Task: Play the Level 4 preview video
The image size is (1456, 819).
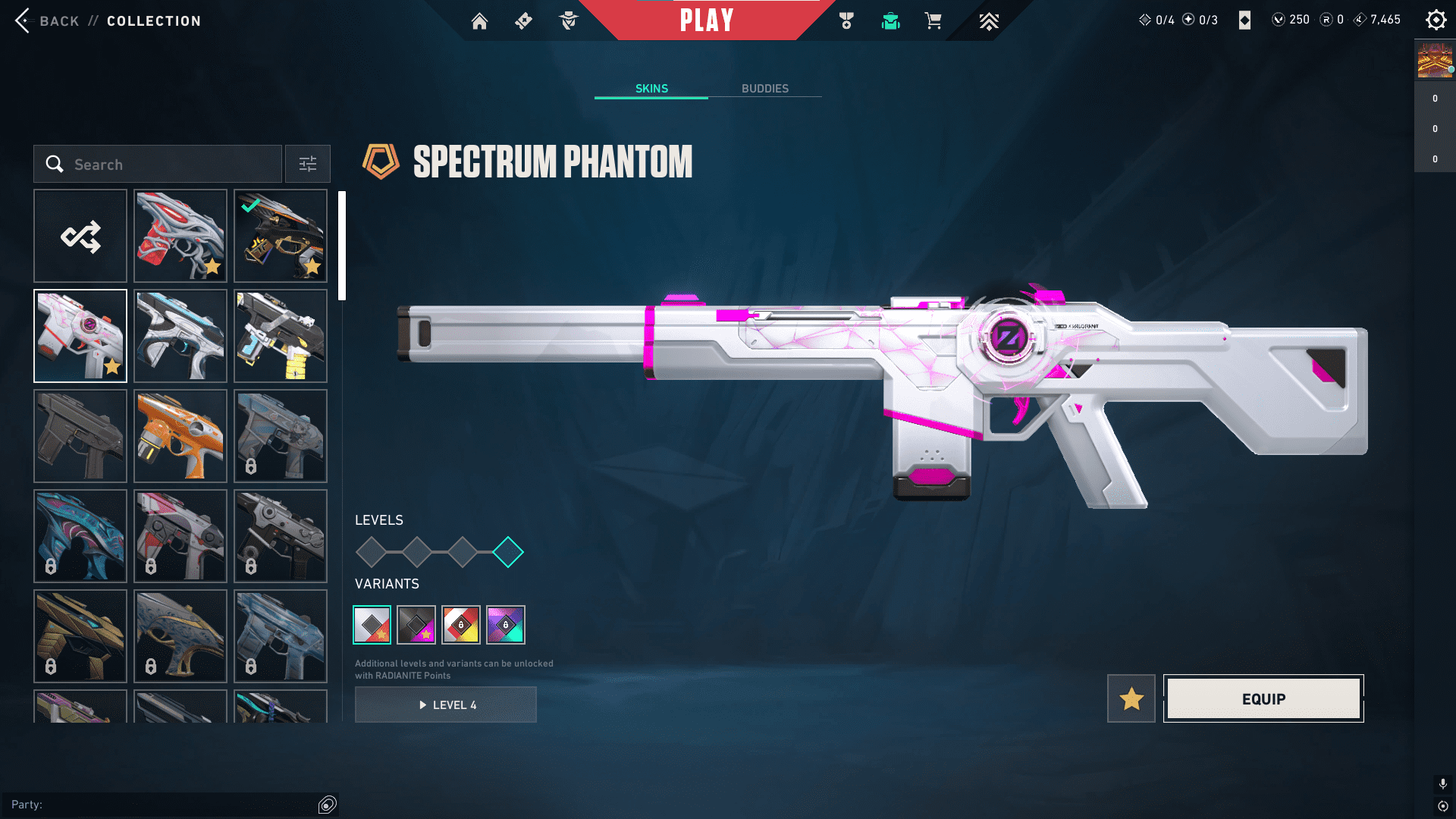Action: click(446, 705)
